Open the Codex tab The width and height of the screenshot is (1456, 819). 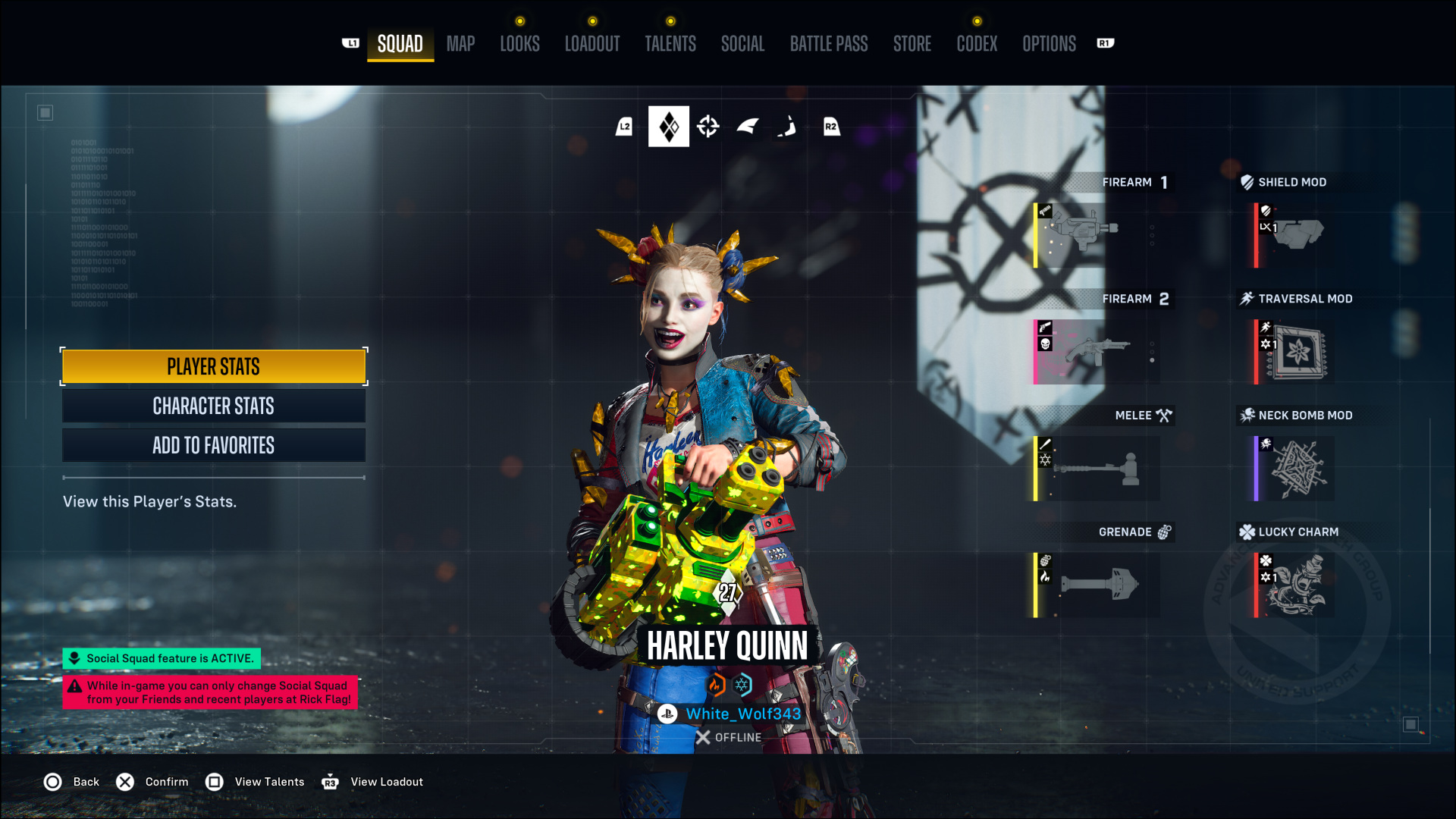977,44
